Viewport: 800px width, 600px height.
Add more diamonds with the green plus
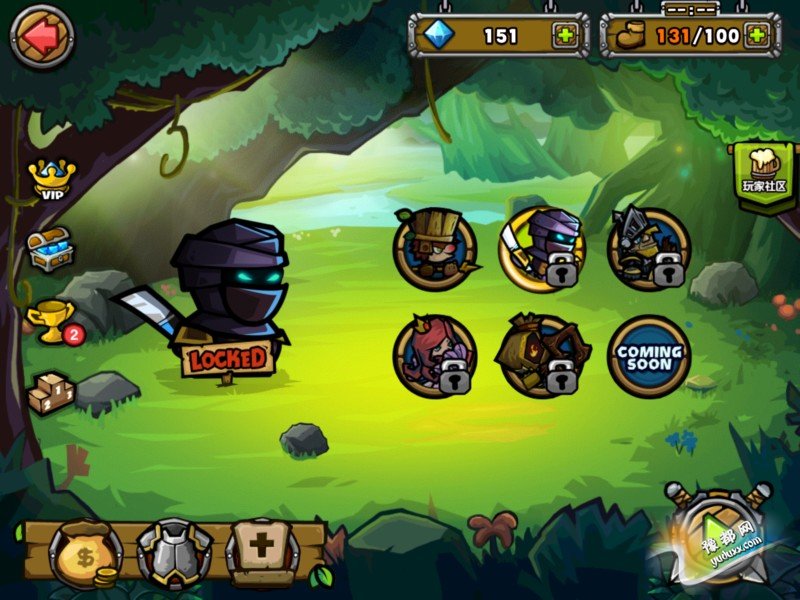566,36
